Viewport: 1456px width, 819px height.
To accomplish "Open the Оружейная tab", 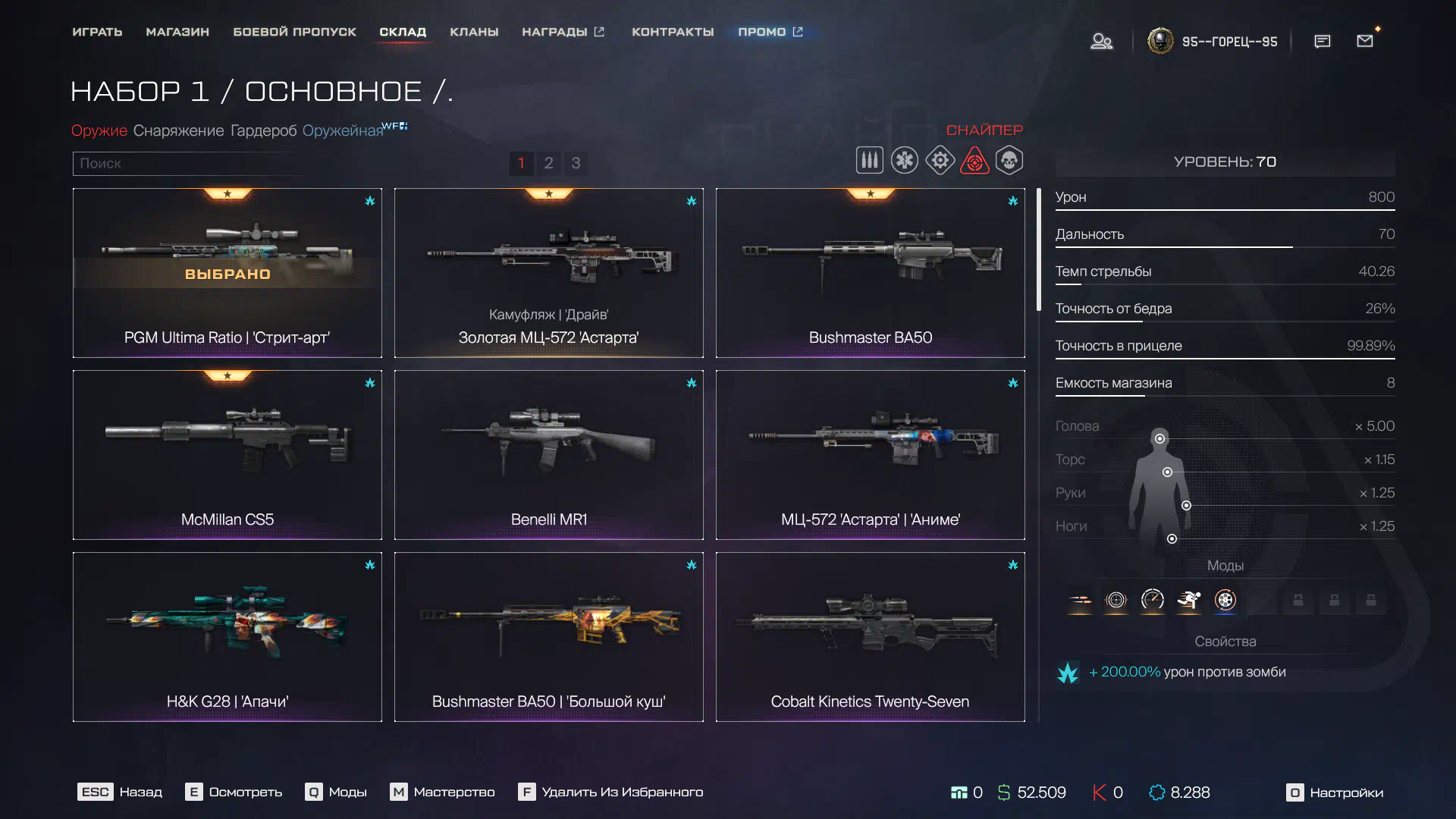I will (x=343, y=130).
